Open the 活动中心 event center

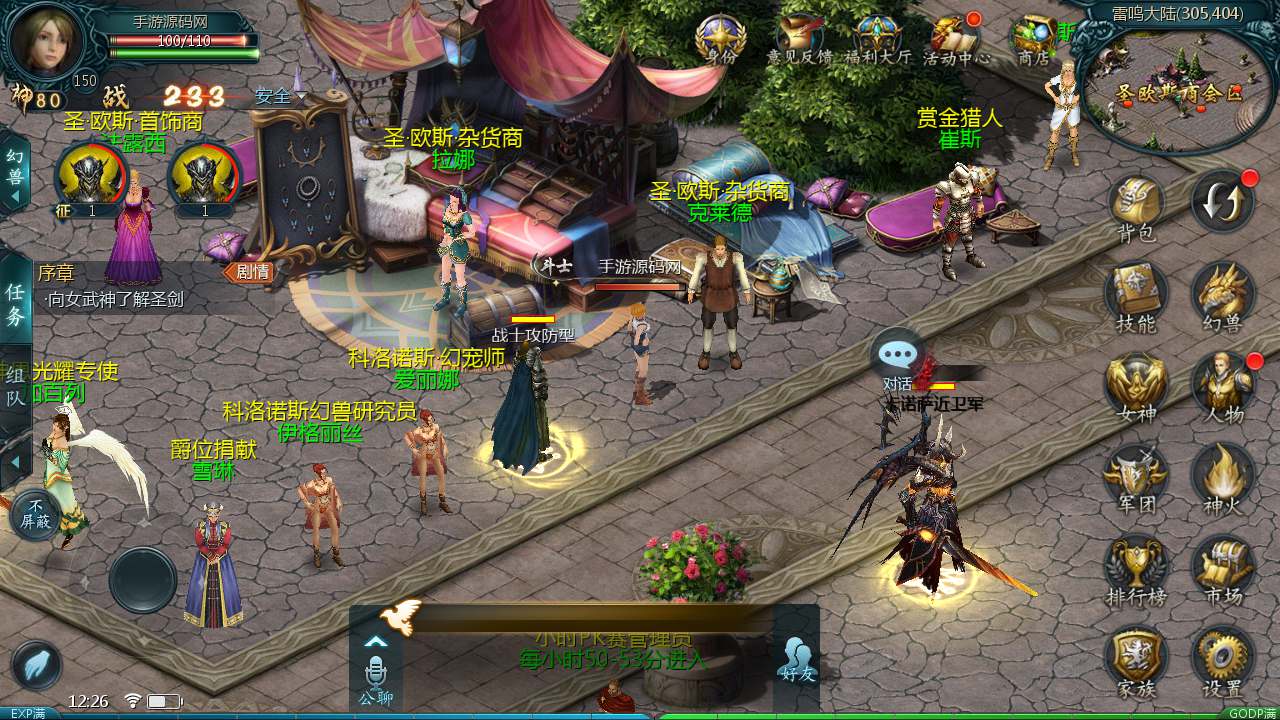click(x=956, y=40)
